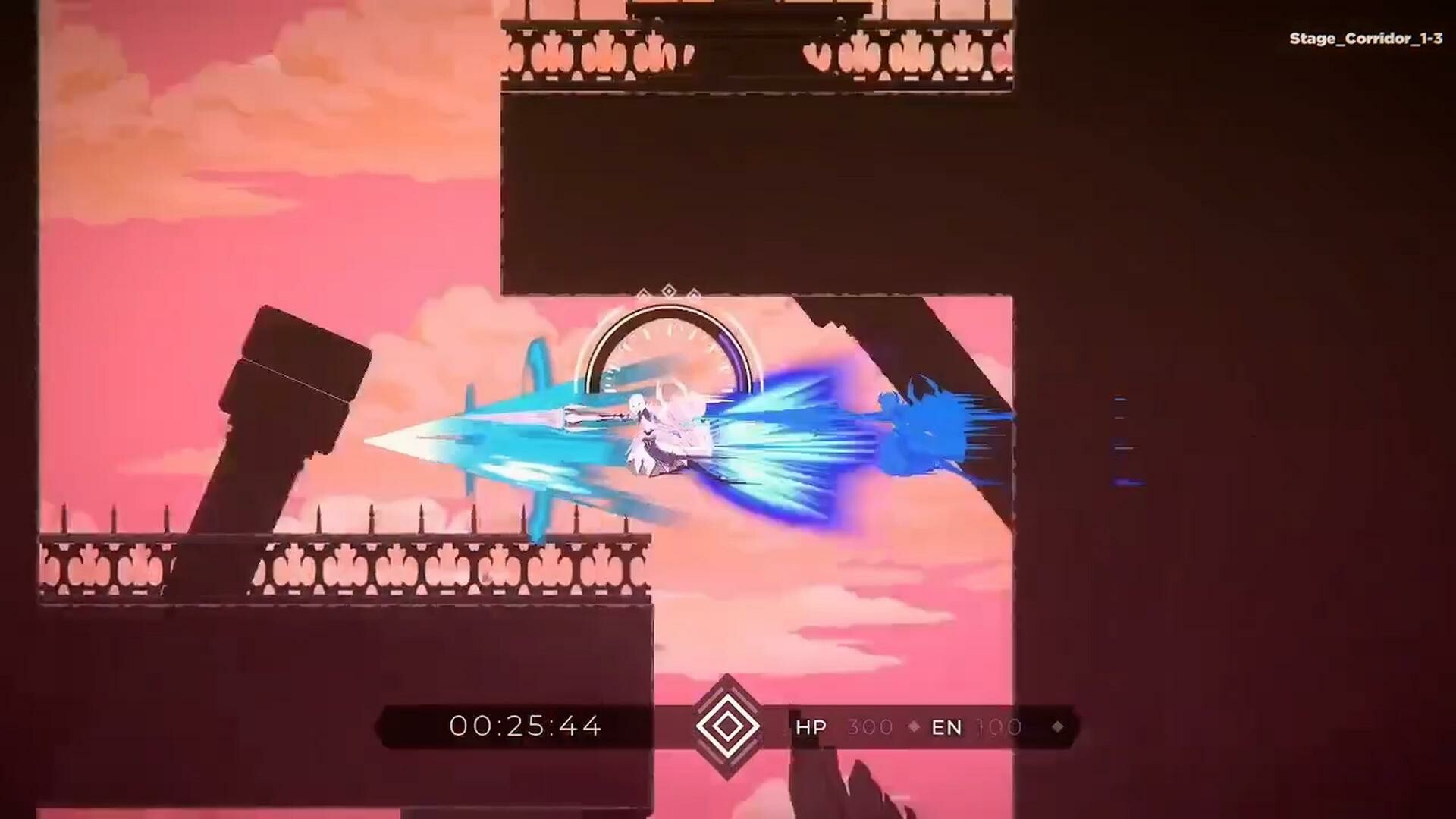Click the diamond icon at the HUD's right end
This screenshot has width=1456, height=819.
tap(1057, 727)
